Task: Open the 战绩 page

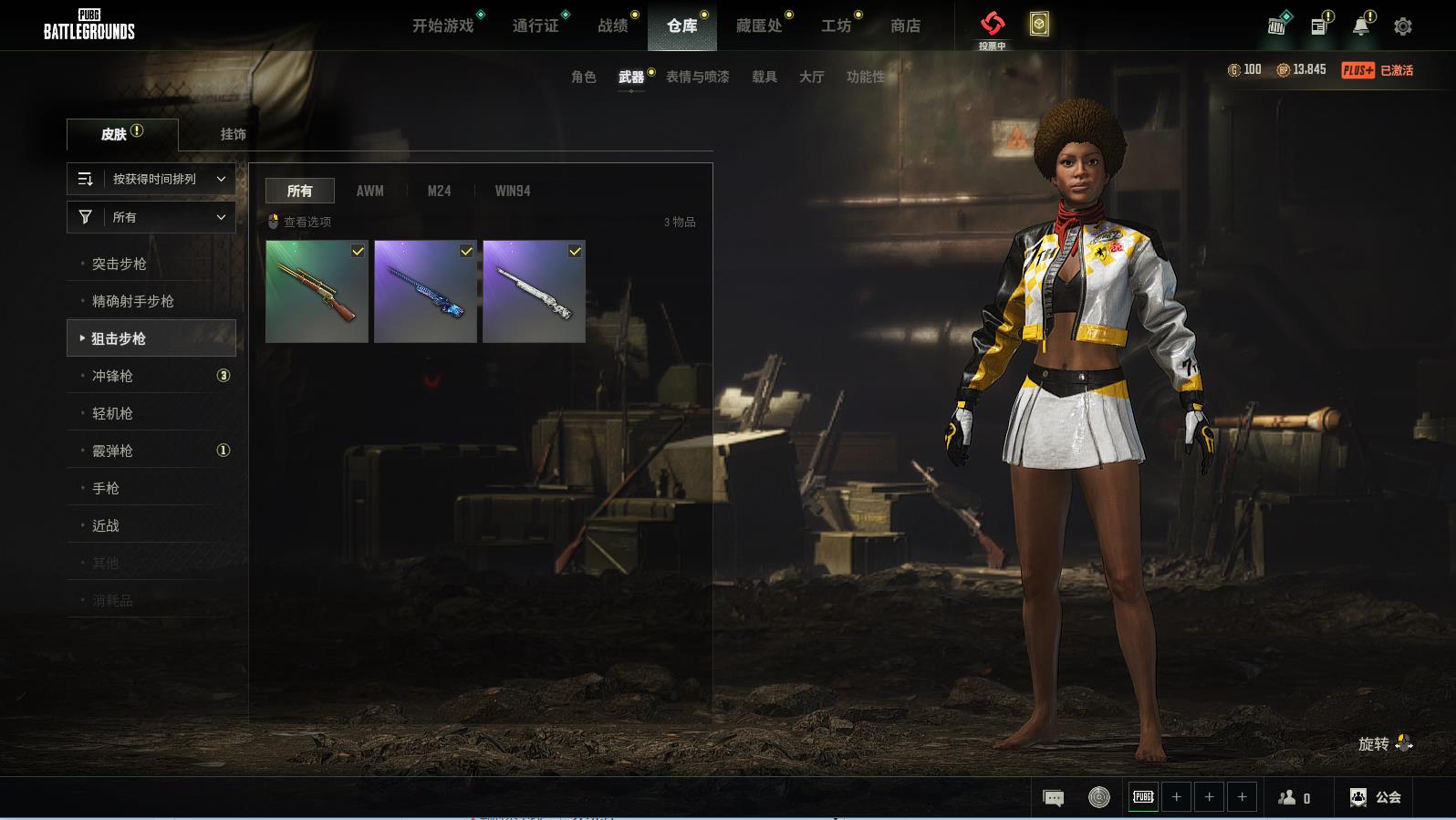Action: (x=612, y=26)
